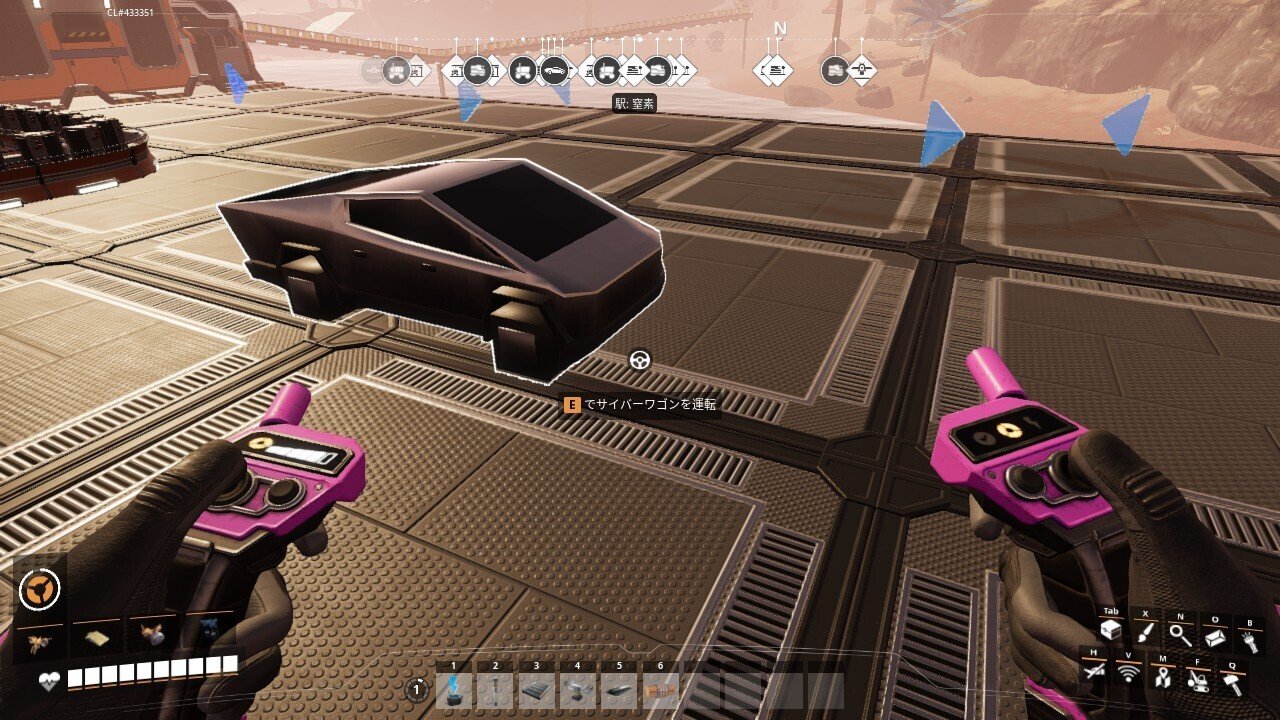Choose the pole item in hotbar slot 2

(x=495, y=690)
